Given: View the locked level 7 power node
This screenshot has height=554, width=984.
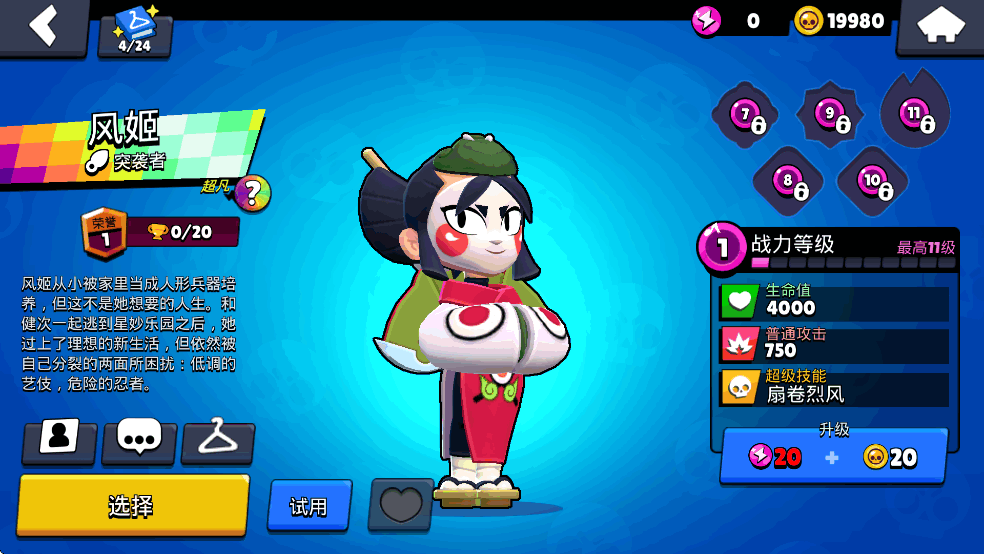Looking at the screenshot, I should click(745, 116).
